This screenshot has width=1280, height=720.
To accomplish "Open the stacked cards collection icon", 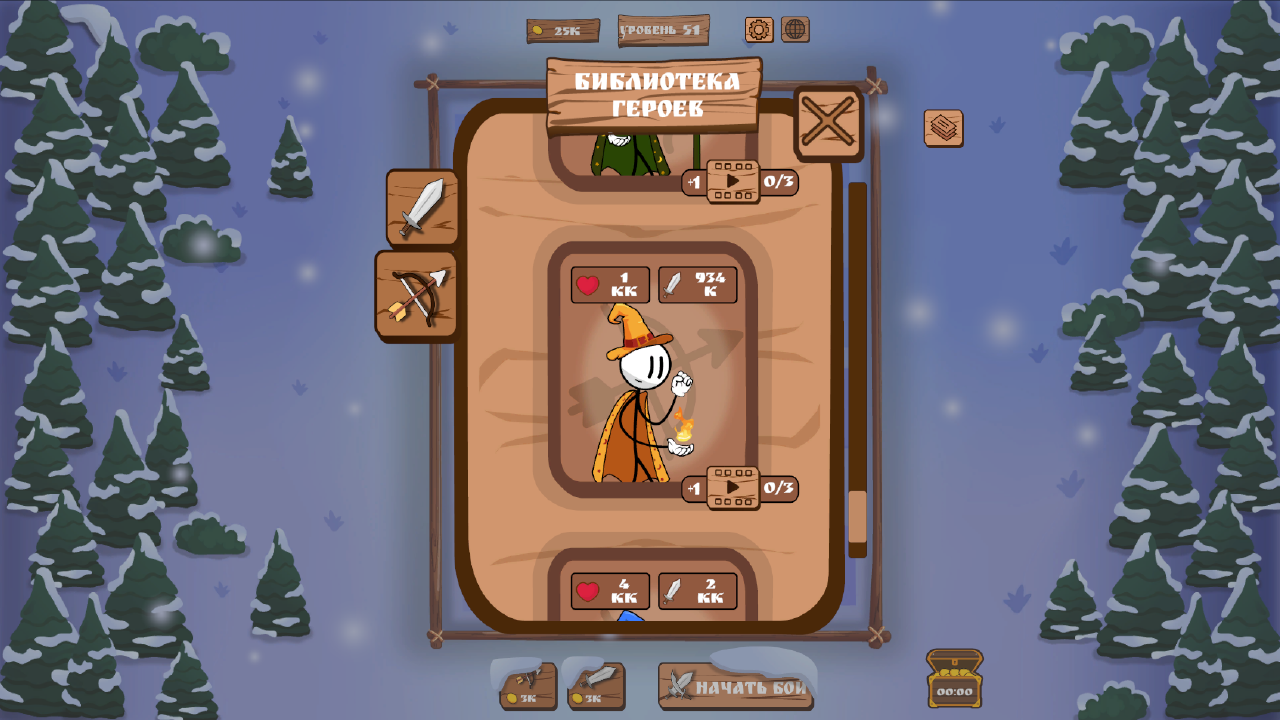I will [941, 128].
